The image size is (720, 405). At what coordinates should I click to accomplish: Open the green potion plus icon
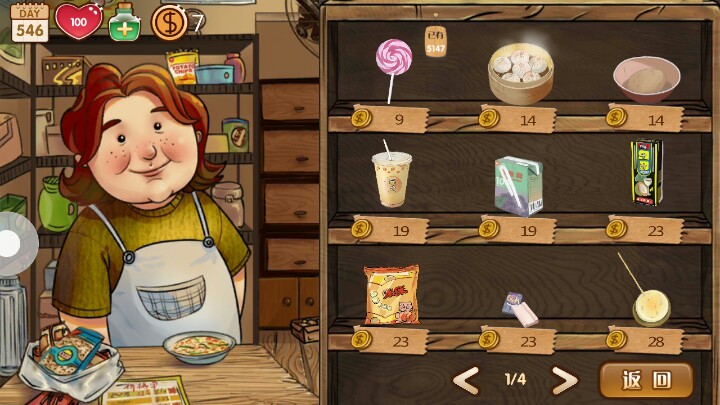124,21
